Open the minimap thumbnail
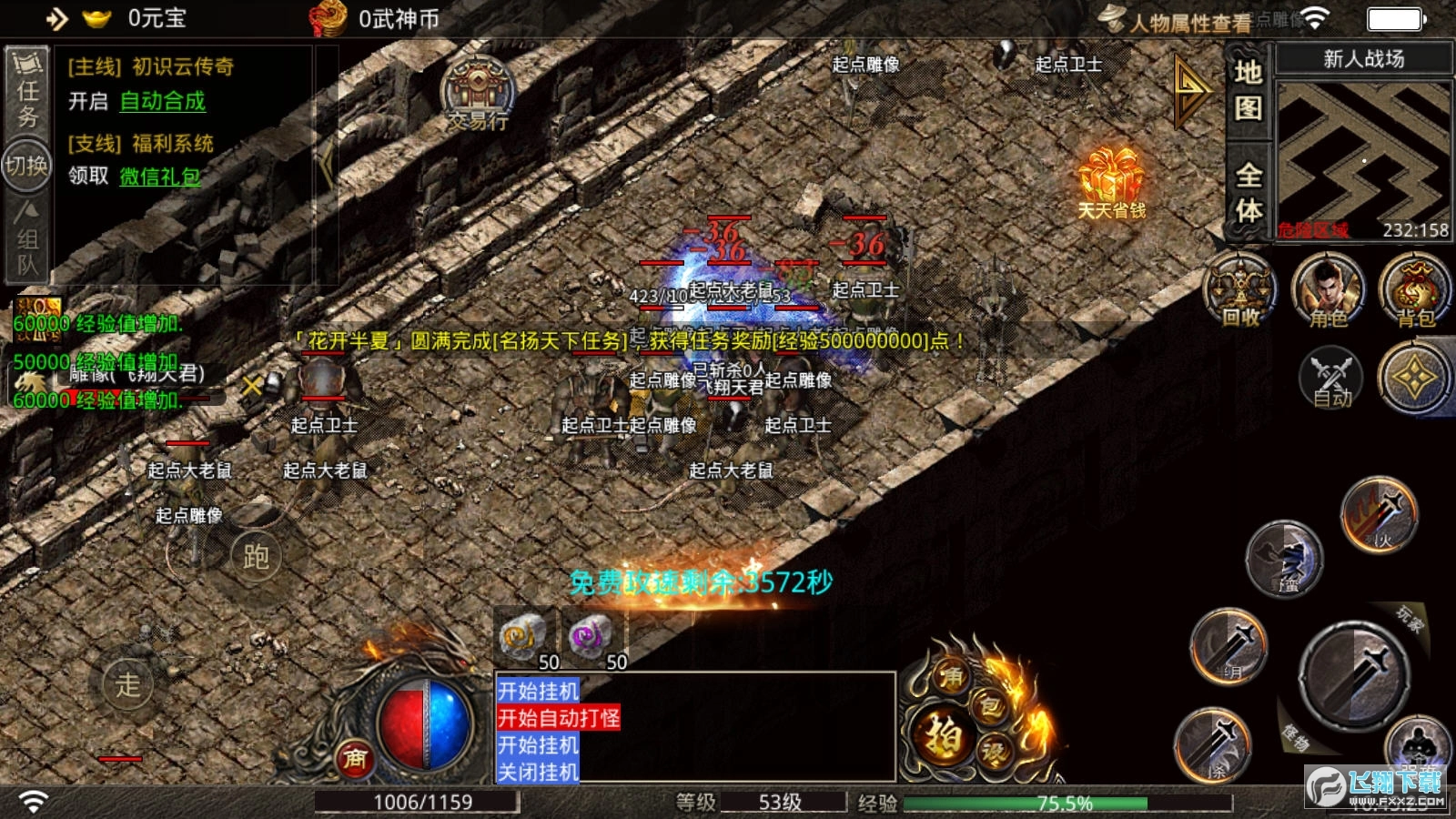 (x=1363, y=159)
